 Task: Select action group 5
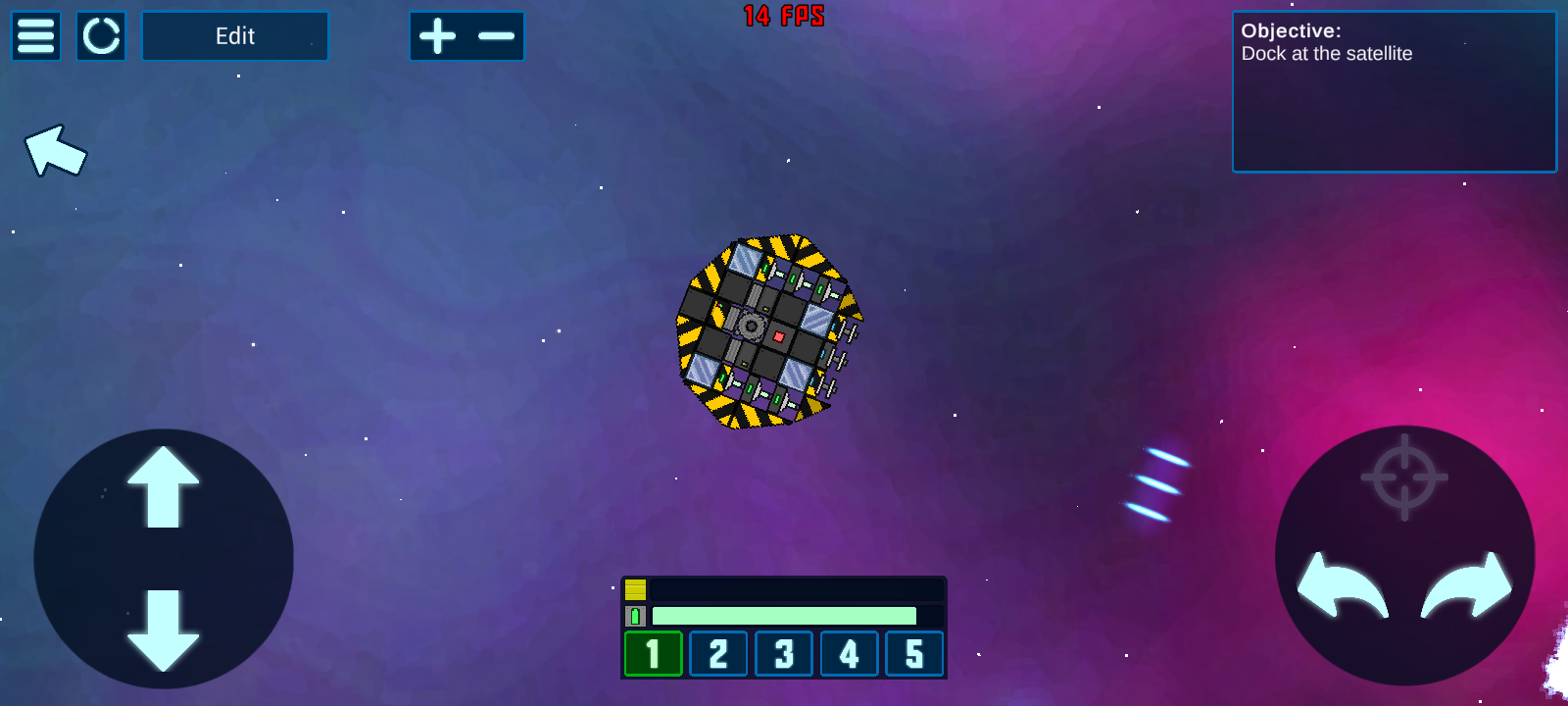click(x=914, y=654)
